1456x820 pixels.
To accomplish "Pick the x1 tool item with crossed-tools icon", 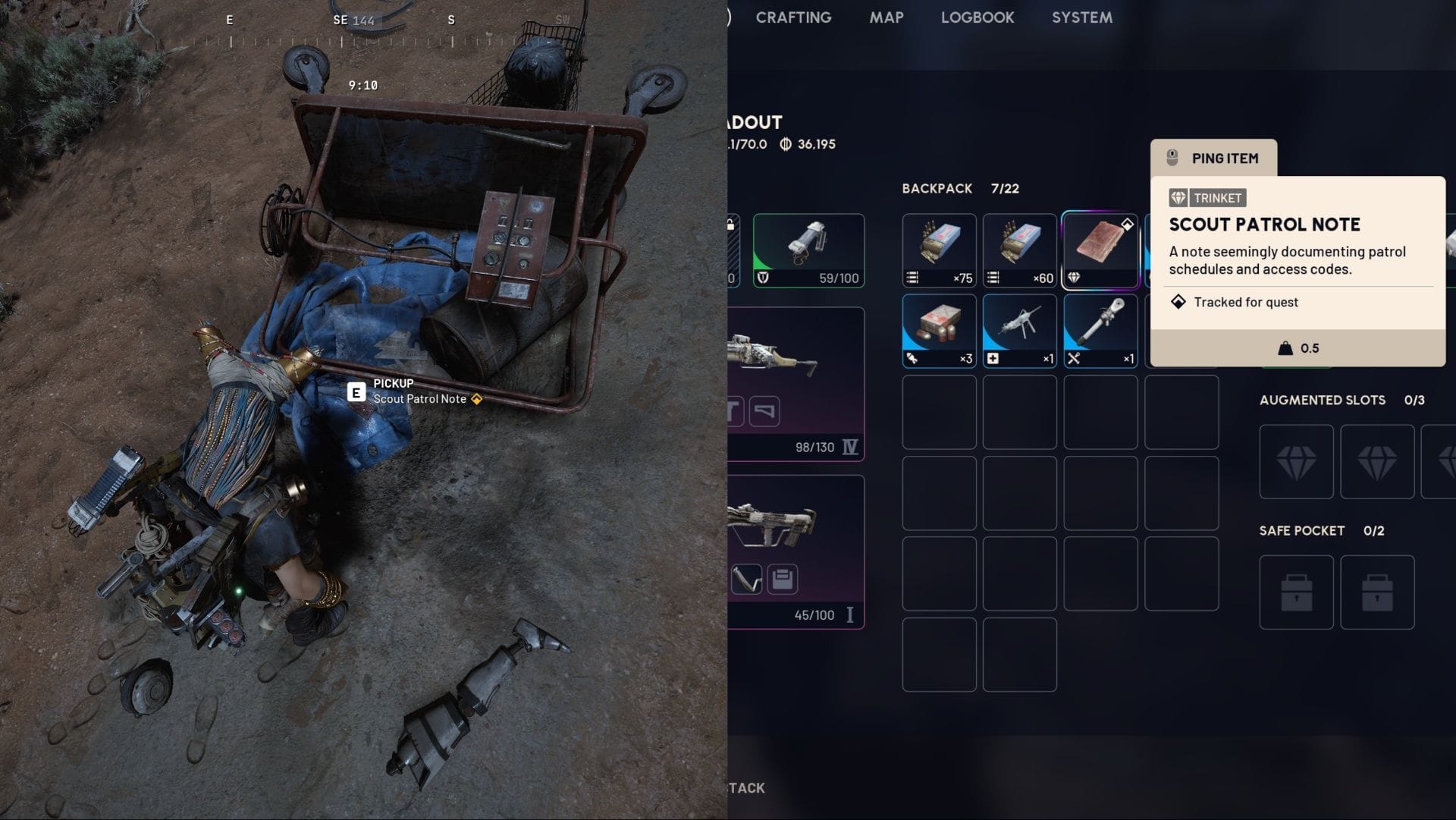I will tap(1100, 331).
